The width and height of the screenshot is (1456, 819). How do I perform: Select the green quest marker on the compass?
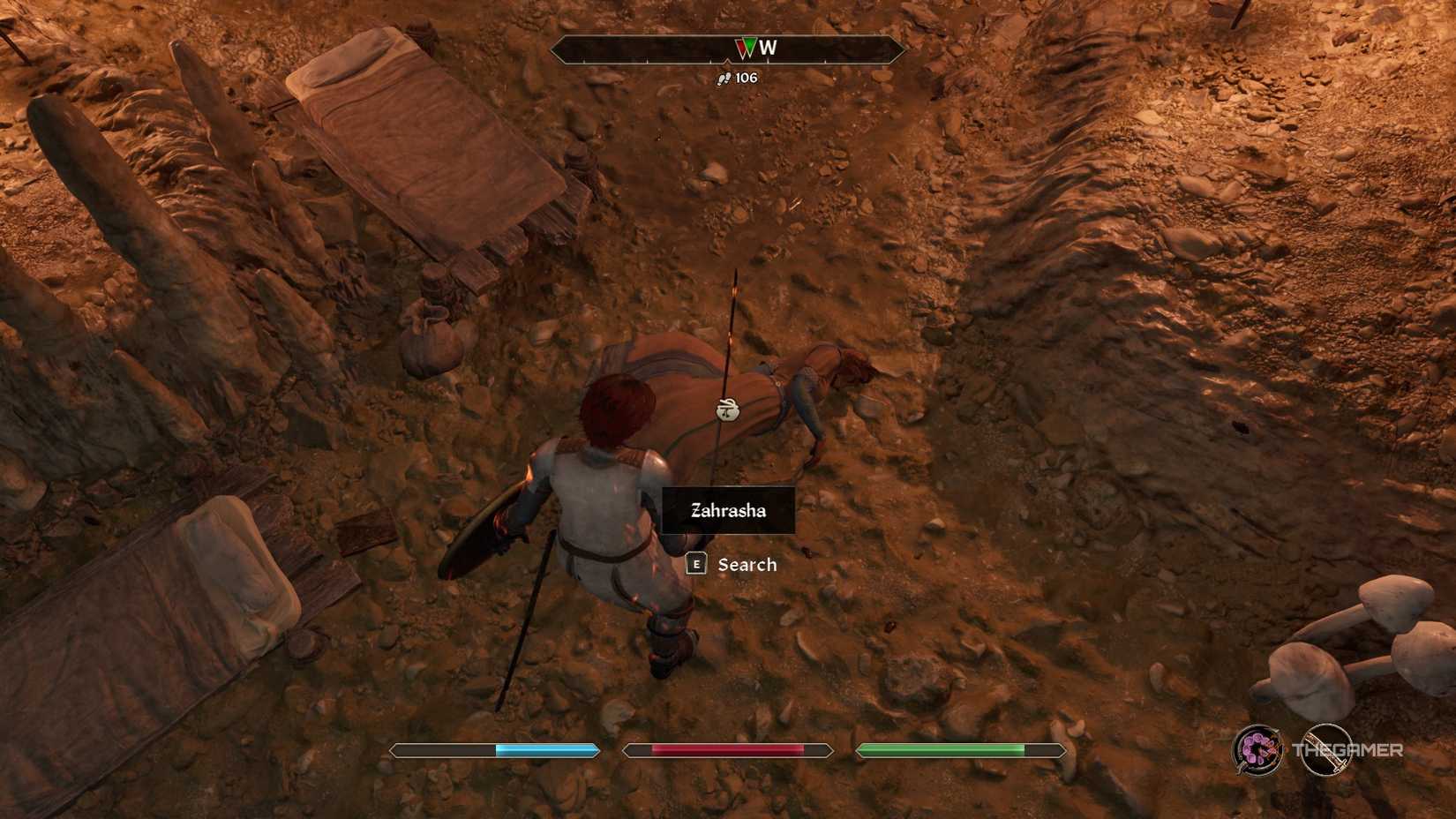748,46
